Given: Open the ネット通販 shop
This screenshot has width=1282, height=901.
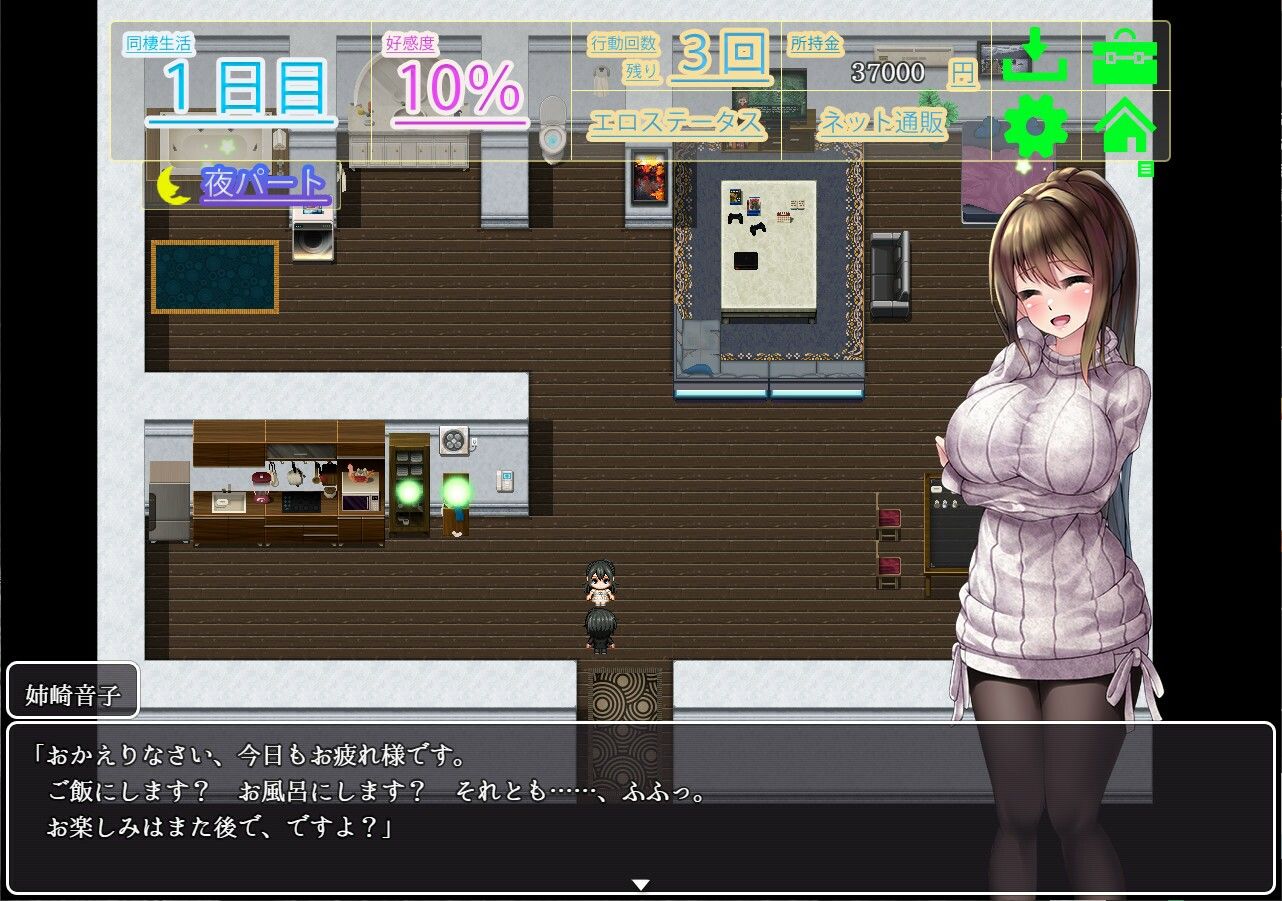Looking at the screenshot, I should [881, 124].
